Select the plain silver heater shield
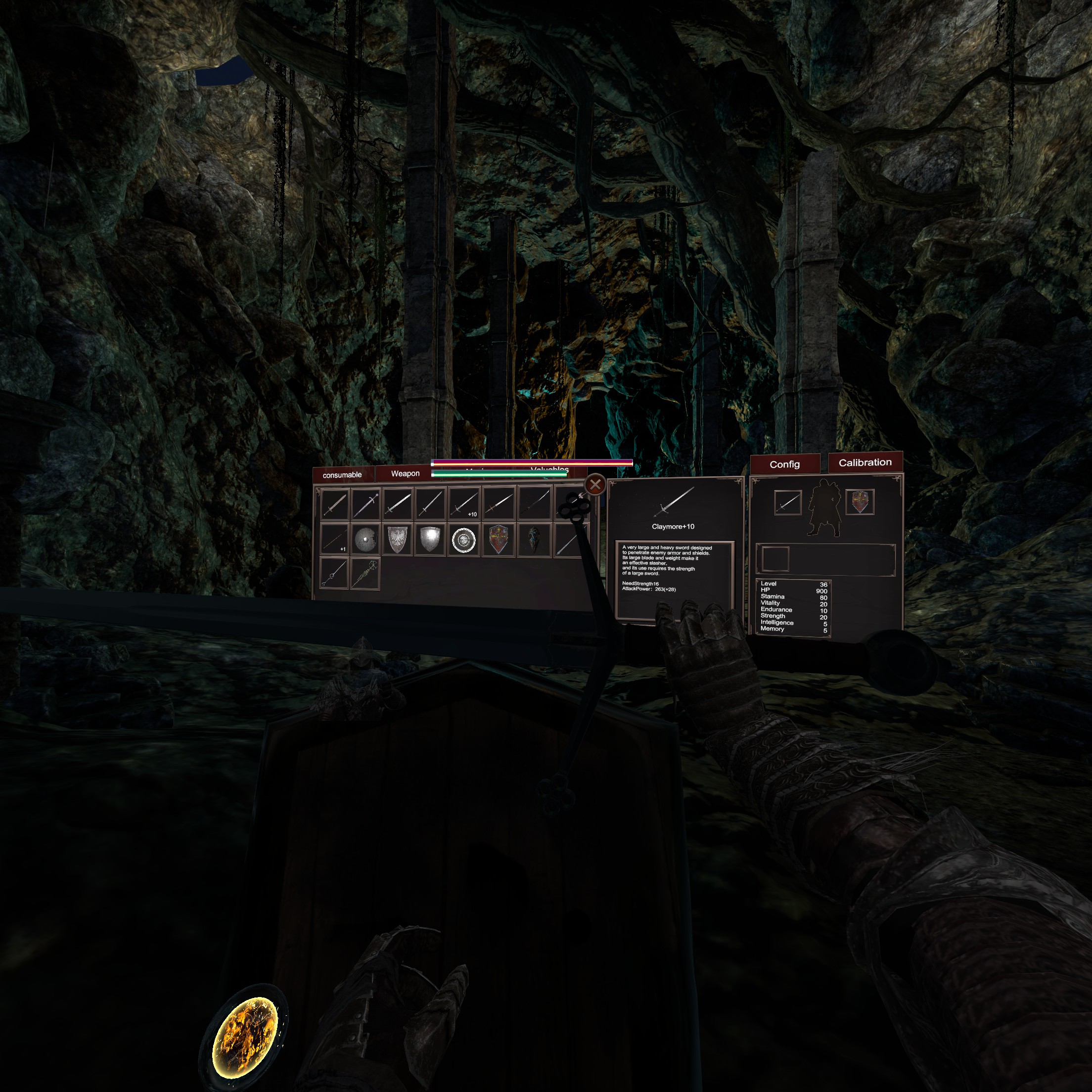 pos(430,540)
